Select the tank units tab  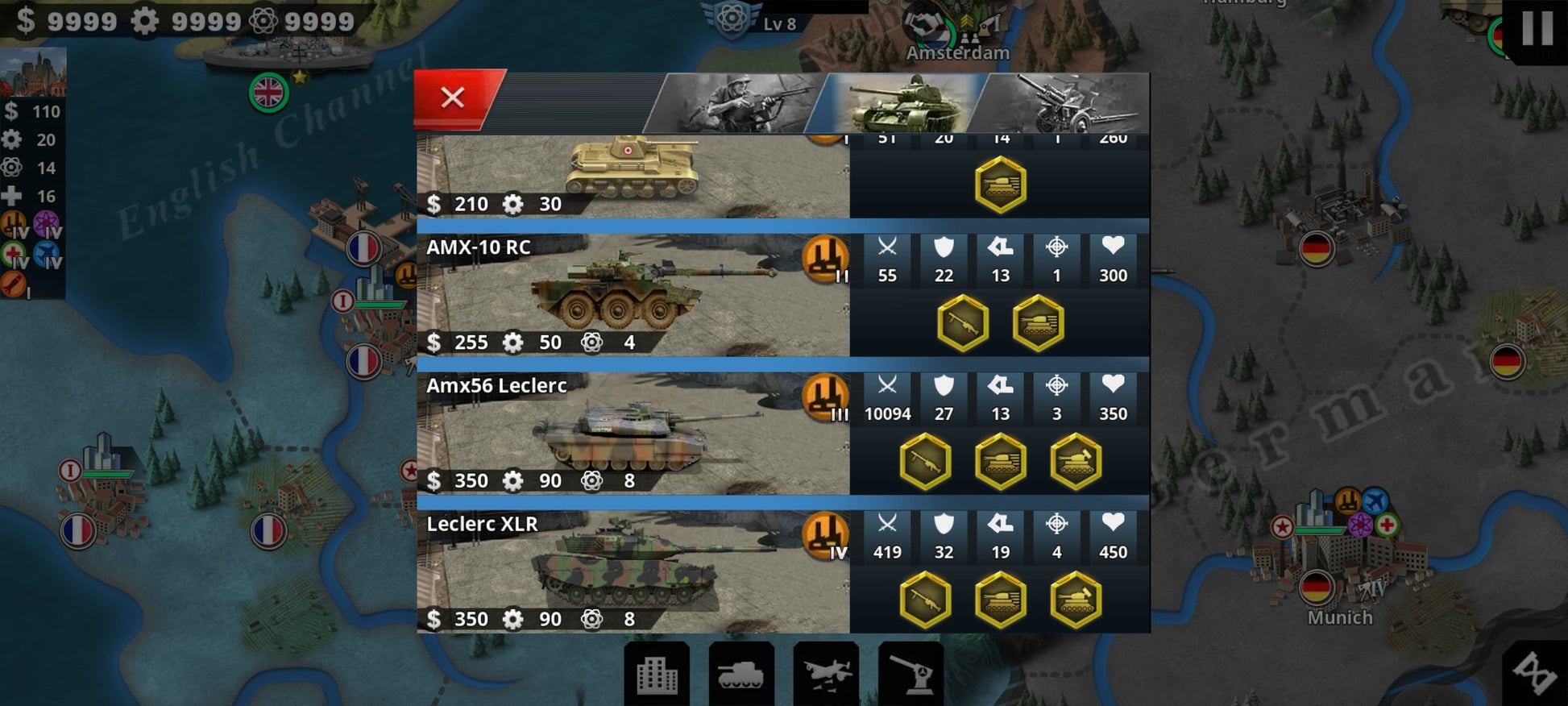pyautogui.click(x=901, y=103)
